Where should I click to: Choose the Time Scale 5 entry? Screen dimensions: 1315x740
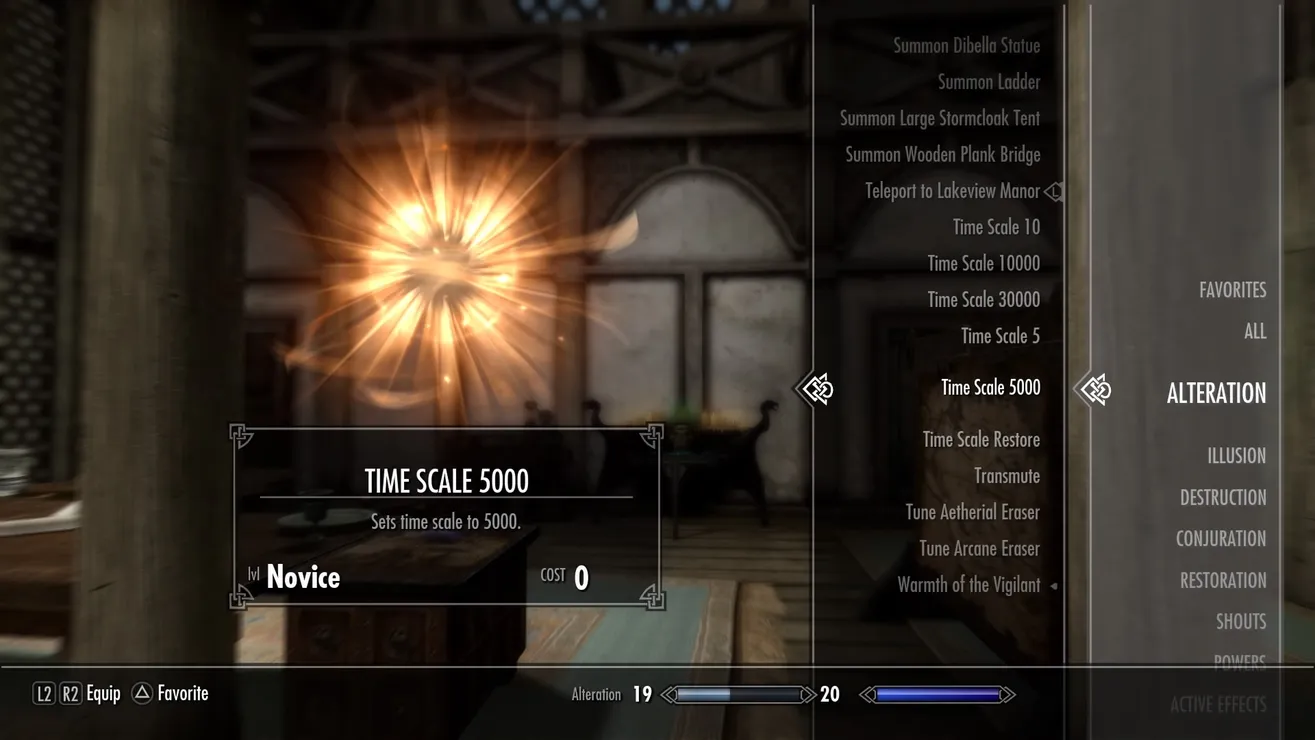coord(1000,336)
